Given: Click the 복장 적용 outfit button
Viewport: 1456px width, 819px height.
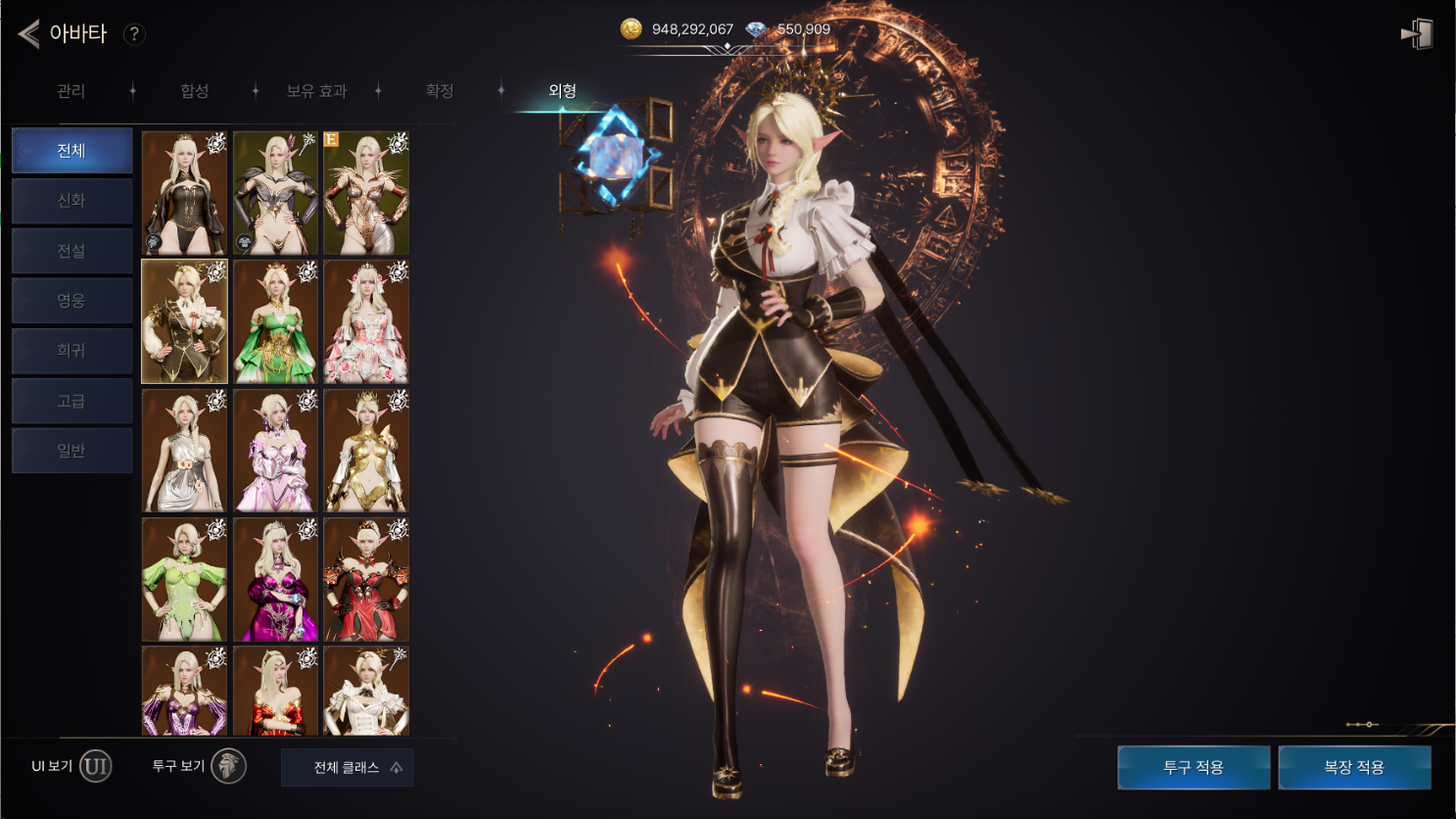Looking at the screenshot, I should click(x=1354, y=768).
